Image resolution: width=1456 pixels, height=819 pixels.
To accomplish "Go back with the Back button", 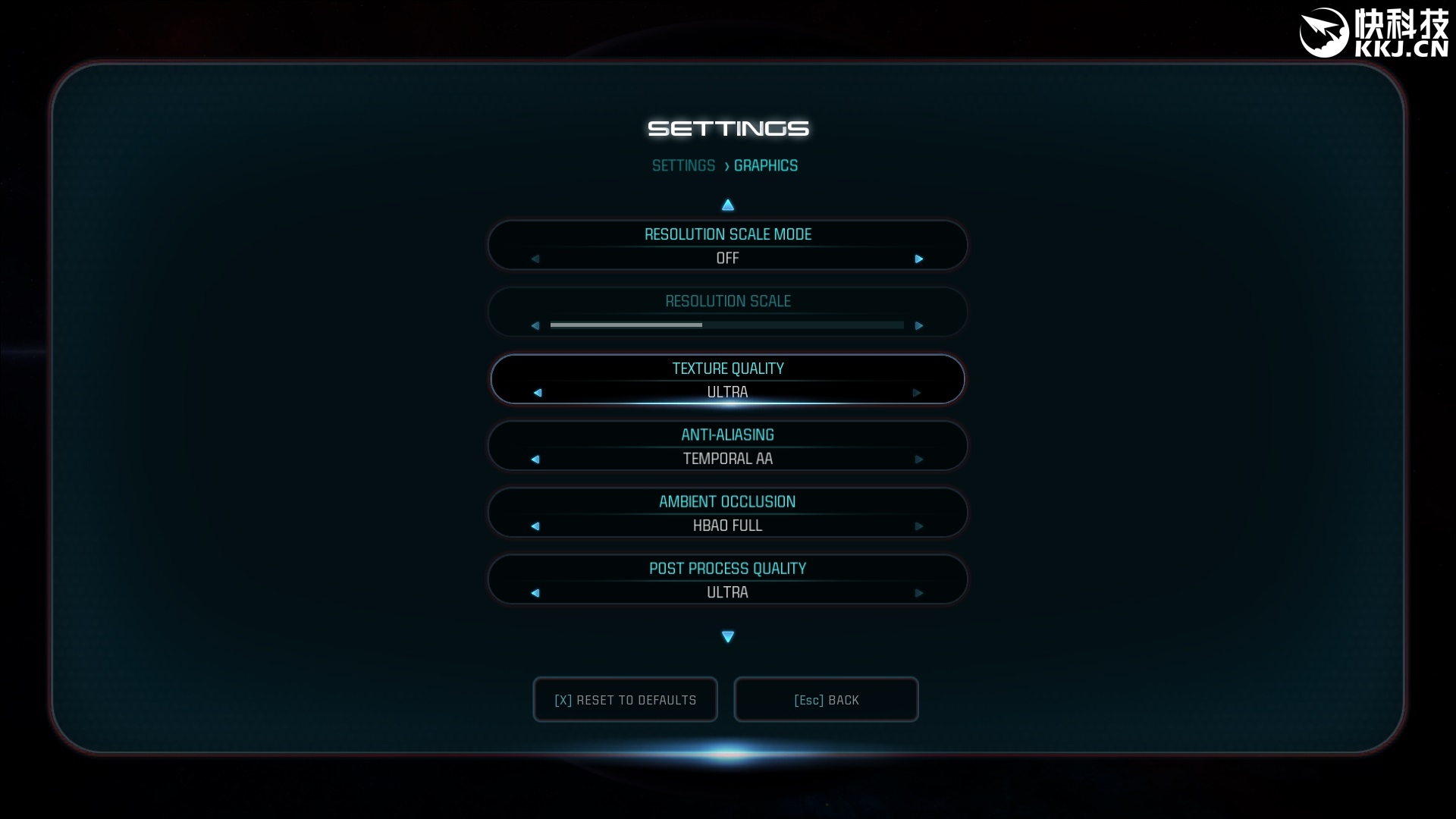I will tap(826, 699).
